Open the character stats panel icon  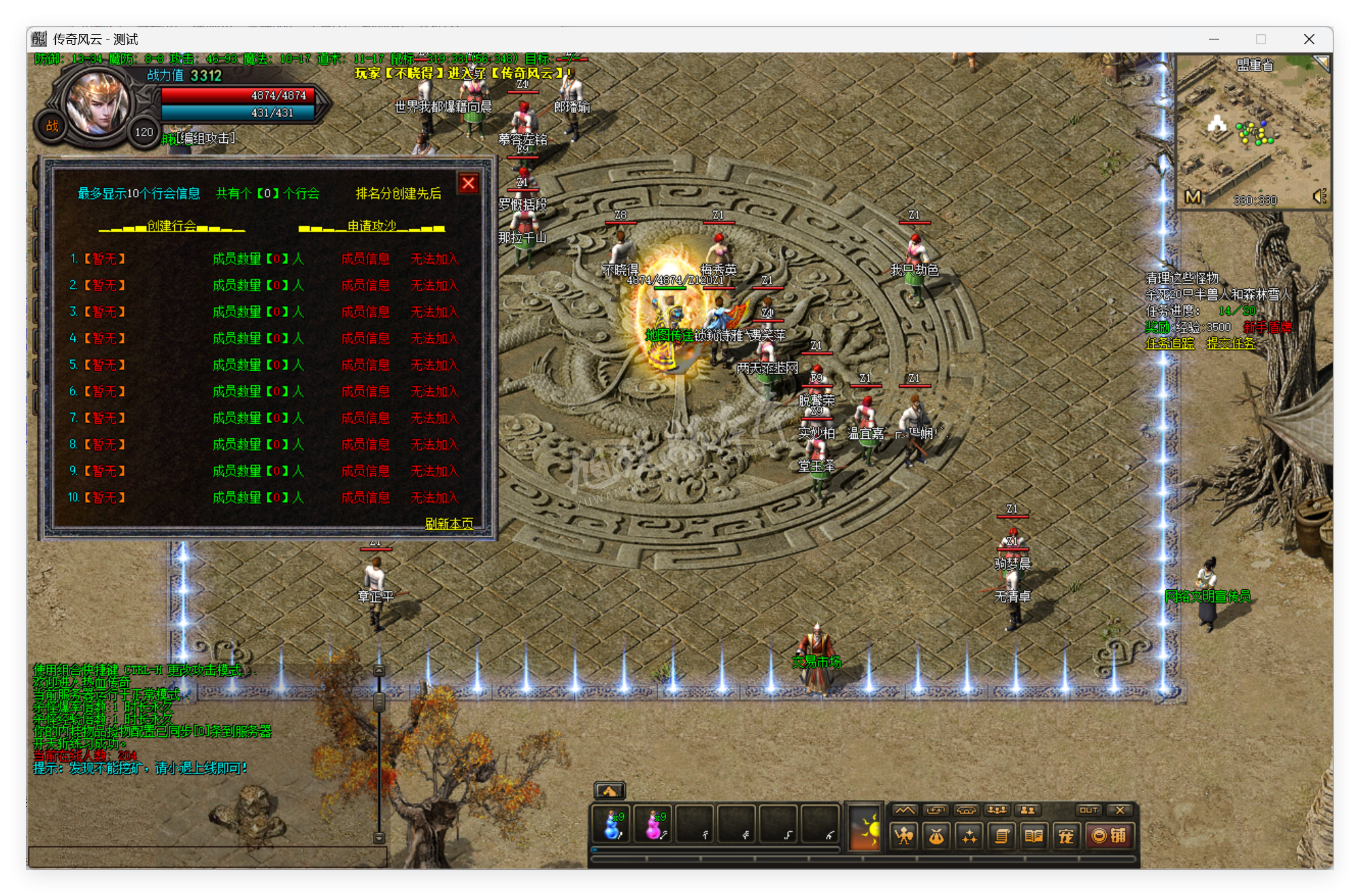904,837
